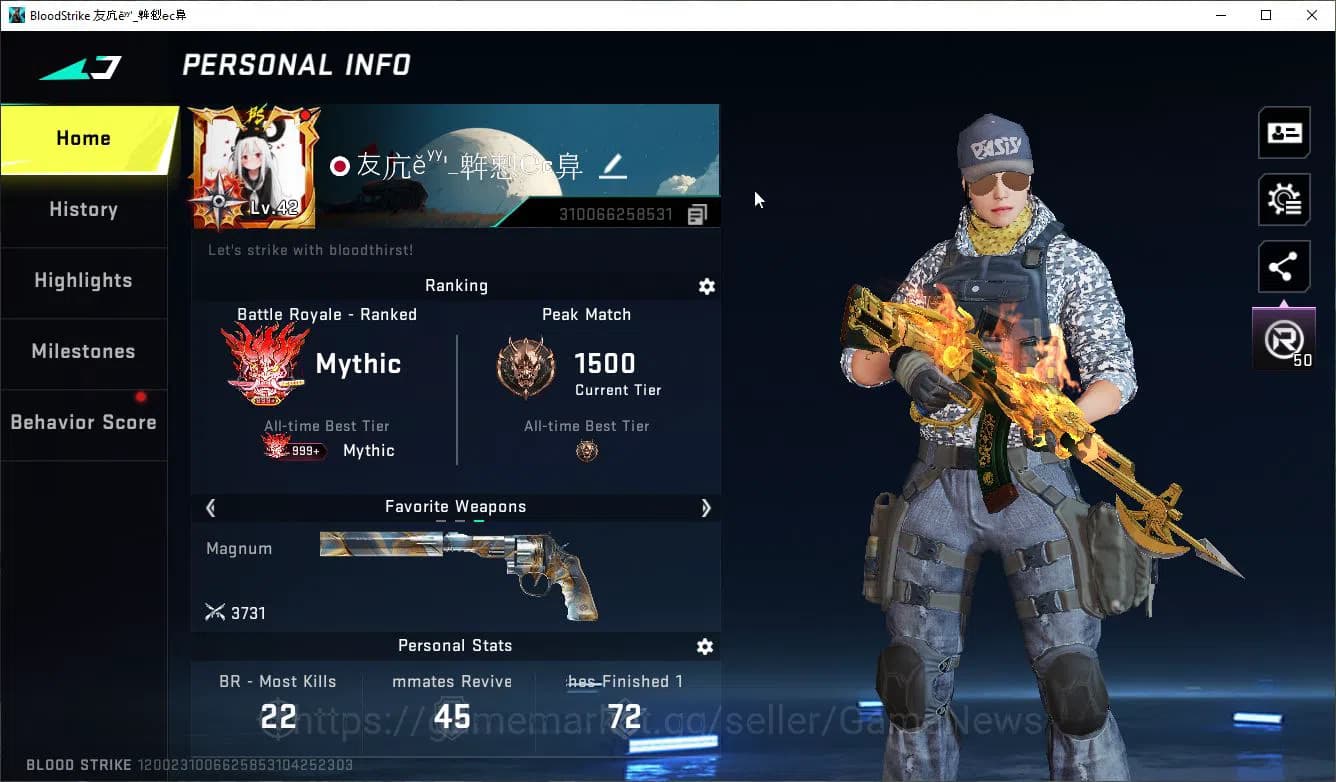Screen dimensions: 1336x782
Task: Minimize the game window
Action: coord(1221,15)
